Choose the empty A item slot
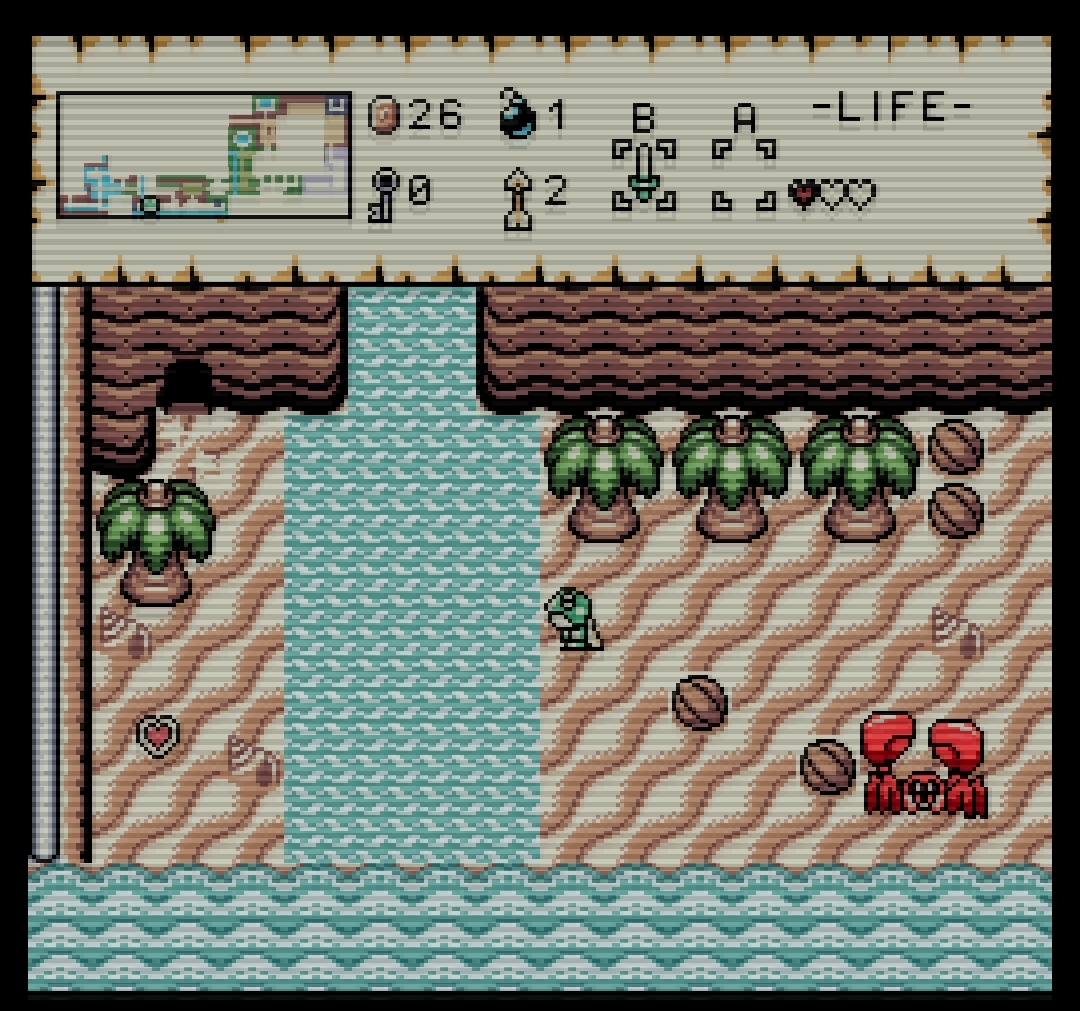 coord(744,174)
